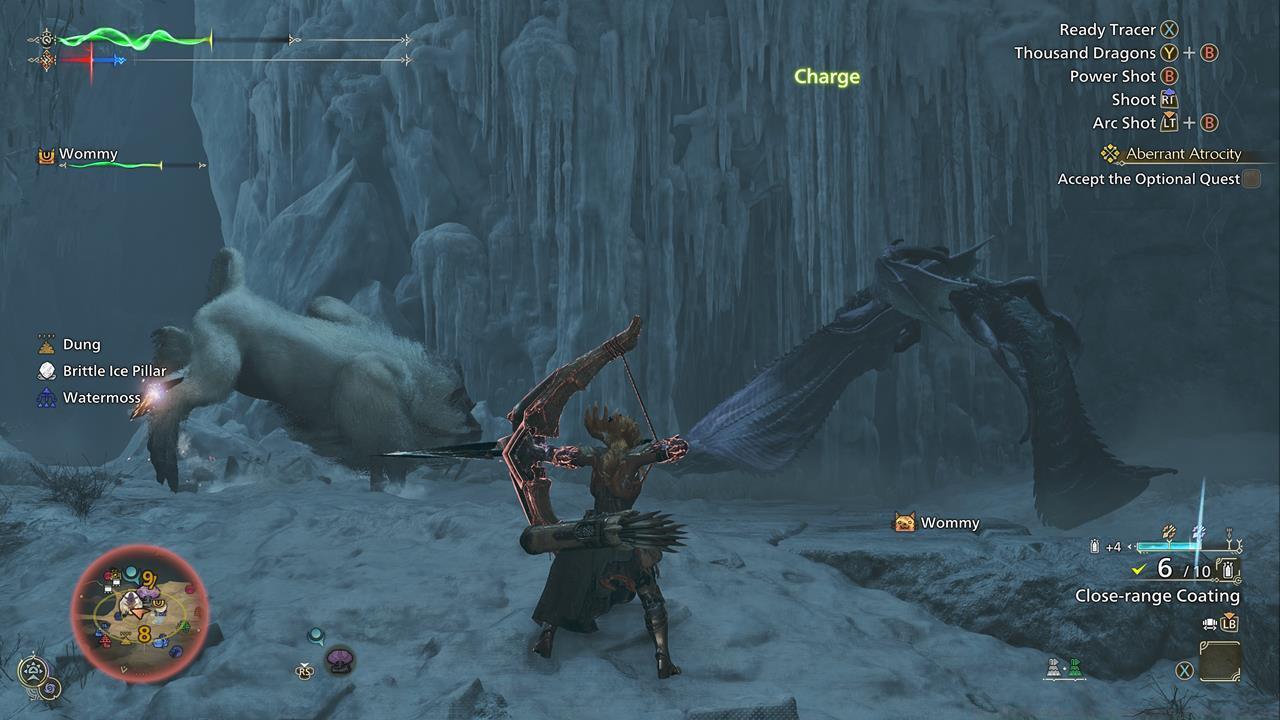Click the mushroom gathering point icon
This screenshot has height=720, width=1280.
pyautogui.click(x=339, y=658)
